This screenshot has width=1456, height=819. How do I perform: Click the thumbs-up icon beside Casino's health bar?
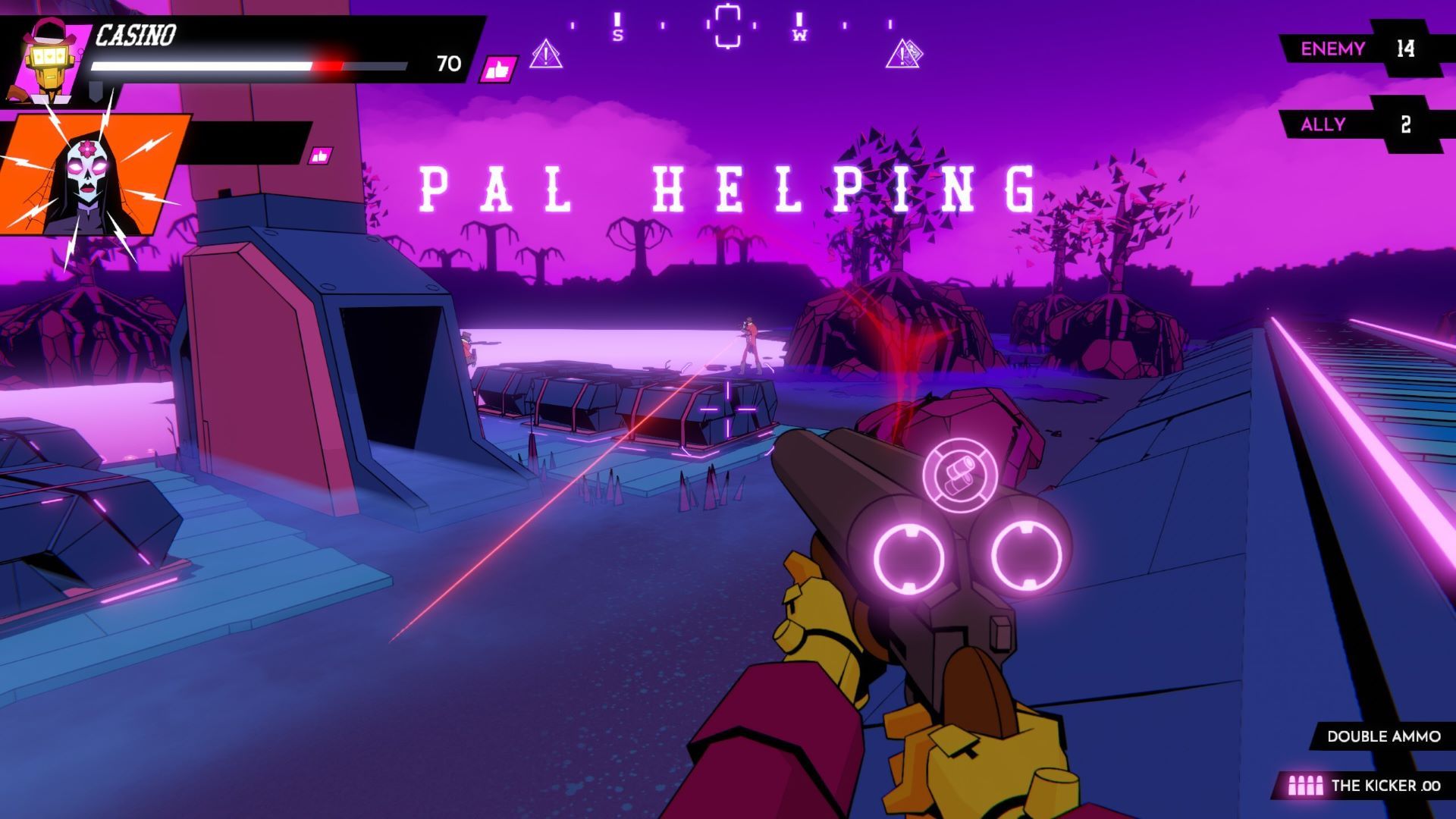(498, 70)
